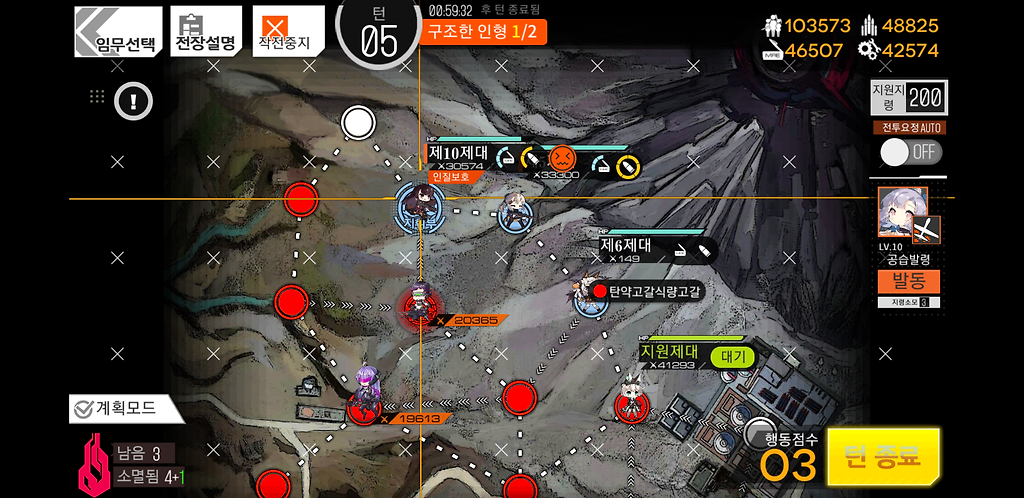Select the 제6제대 echelon unit

(x=591, y=295)
